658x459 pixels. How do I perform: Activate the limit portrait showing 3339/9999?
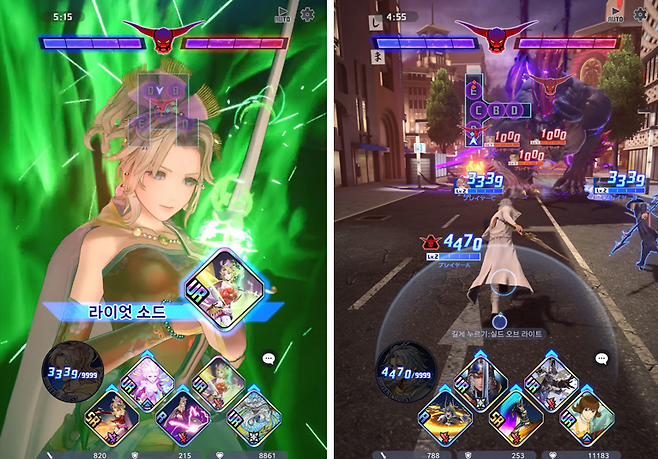[68, 374]
